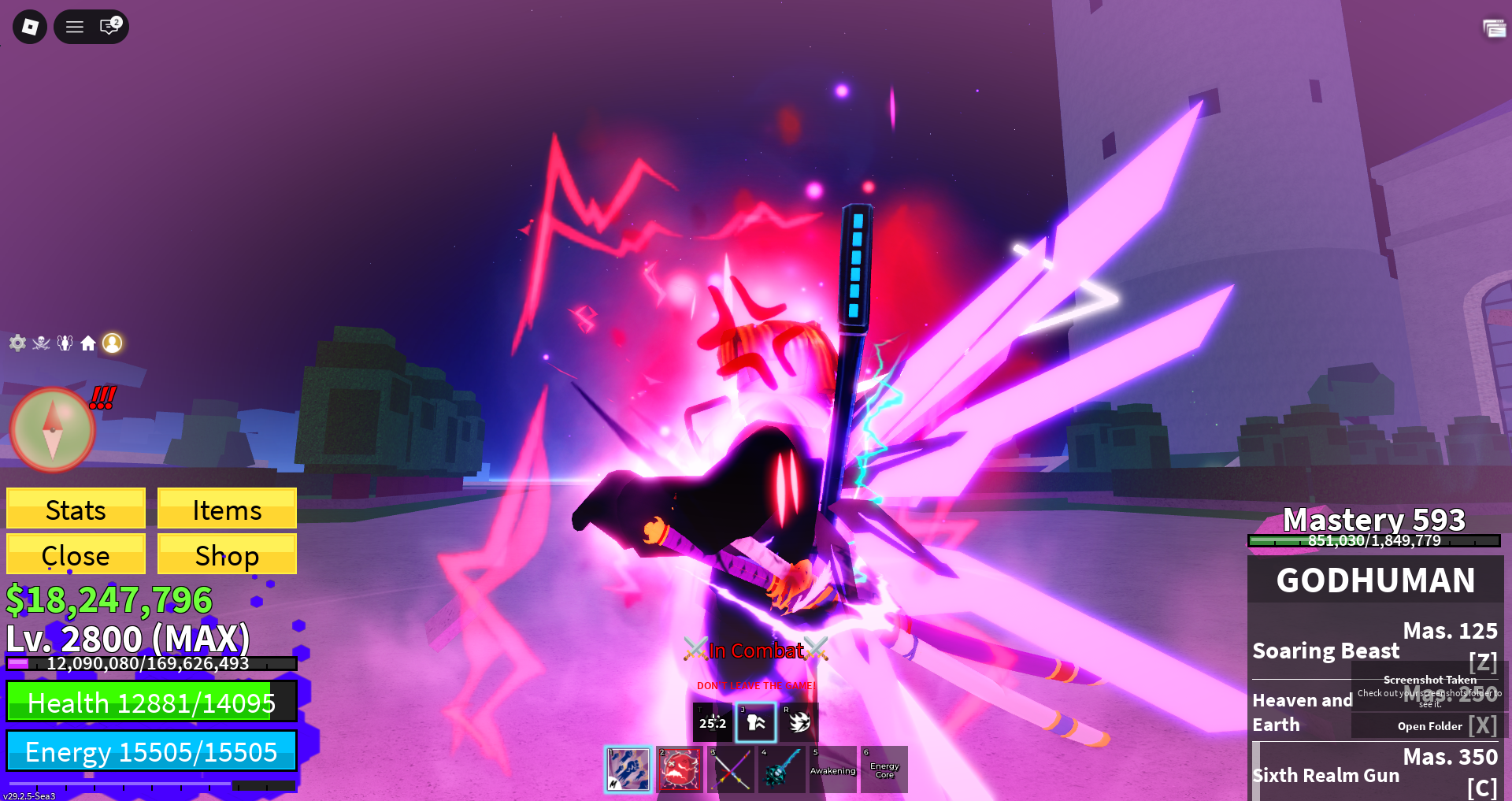Screen dimensions: 1512x801
Task: Click the white house home icon
Action: coord(88,343)
